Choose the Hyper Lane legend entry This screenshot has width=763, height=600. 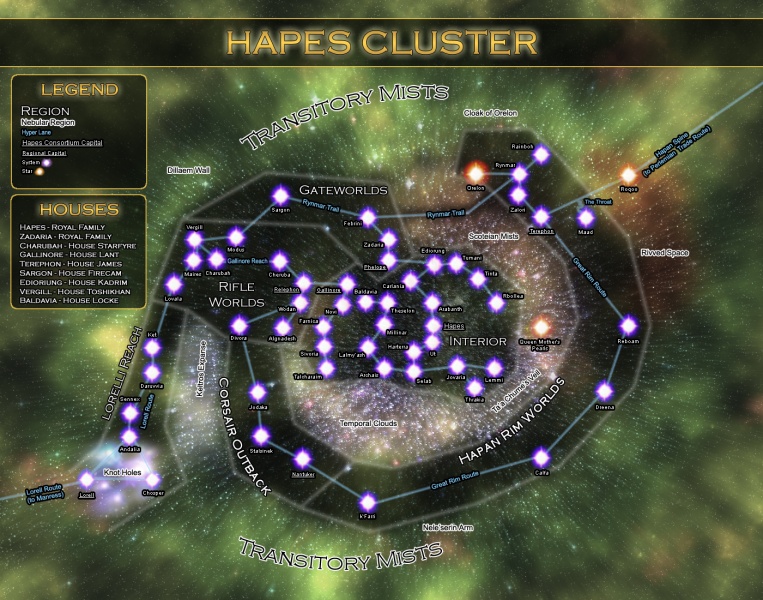pos(36,132)
